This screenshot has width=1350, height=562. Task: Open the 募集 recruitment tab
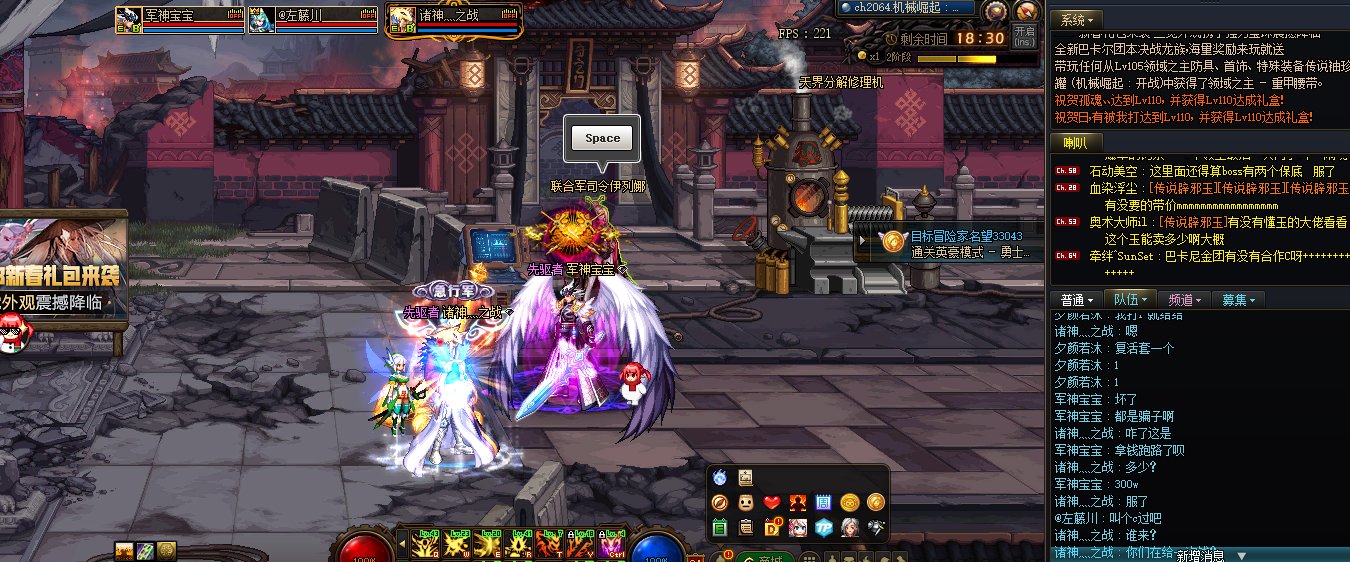click(x=1238, y=300)
